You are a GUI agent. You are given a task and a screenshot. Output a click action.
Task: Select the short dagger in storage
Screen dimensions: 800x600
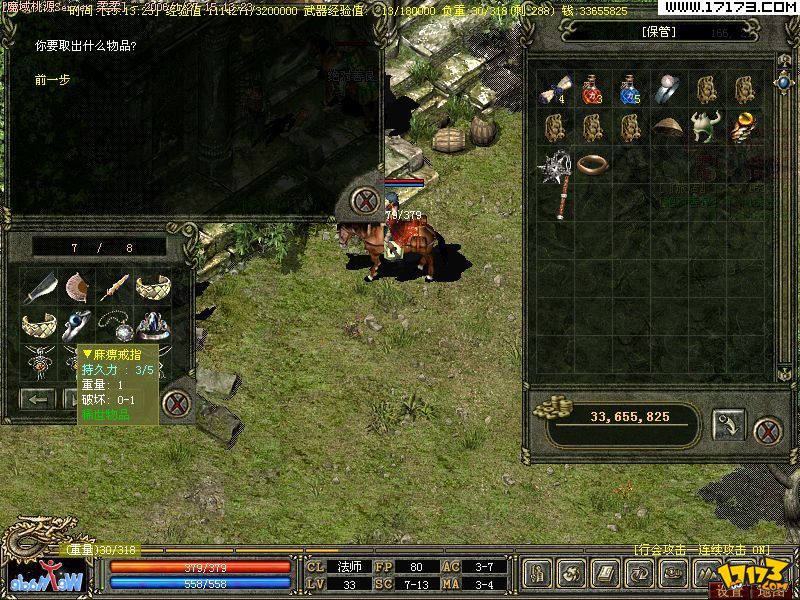coord(114,289)
